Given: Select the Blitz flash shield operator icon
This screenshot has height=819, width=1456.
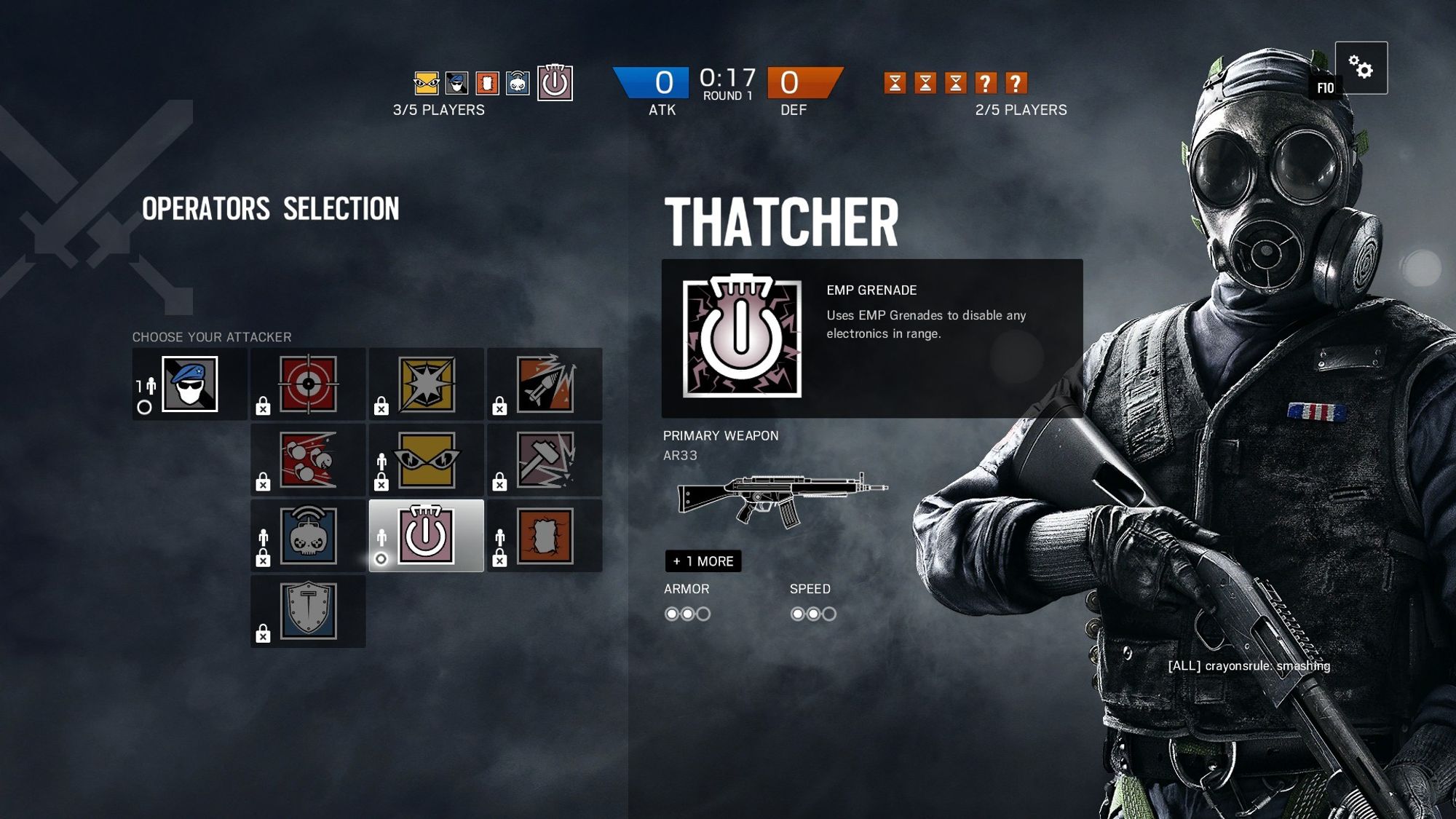Looking at the screenshot, I should 426,384.
